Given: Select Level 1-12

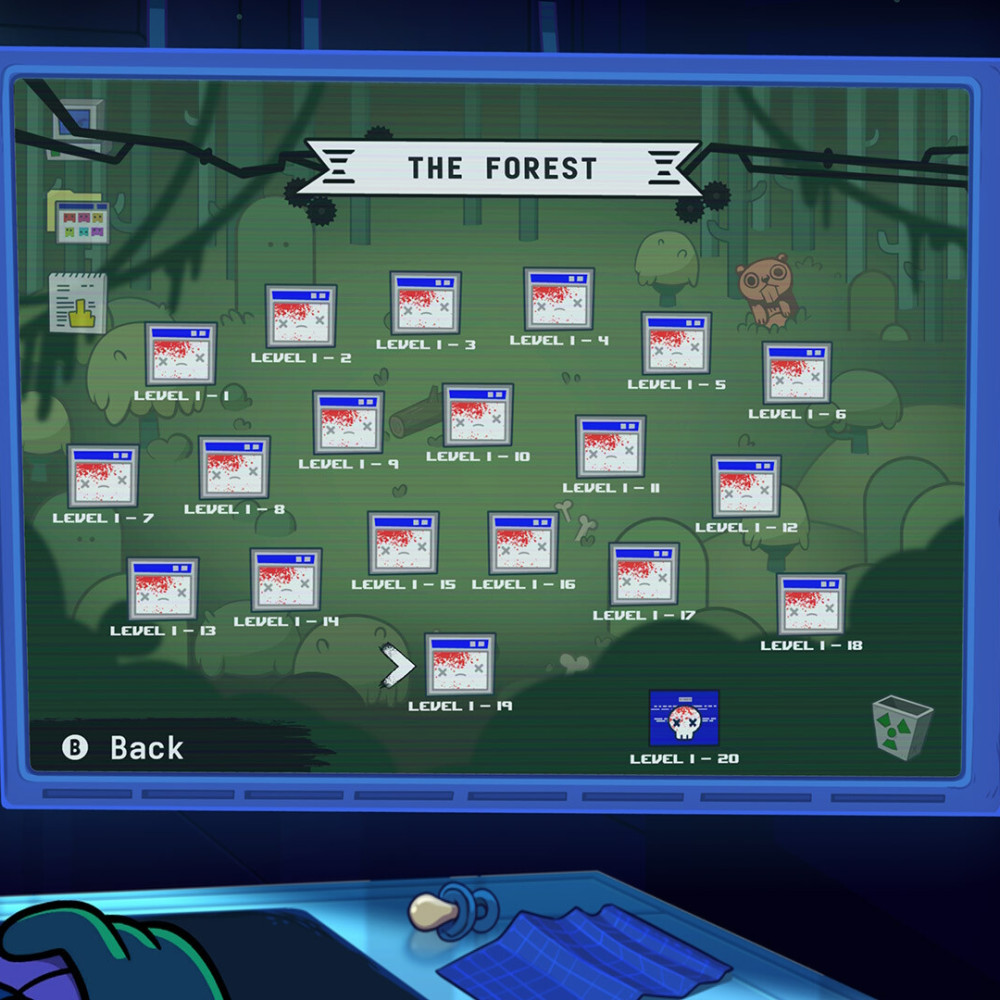Looking at the screenshot, I should click(x=746, y=487).
